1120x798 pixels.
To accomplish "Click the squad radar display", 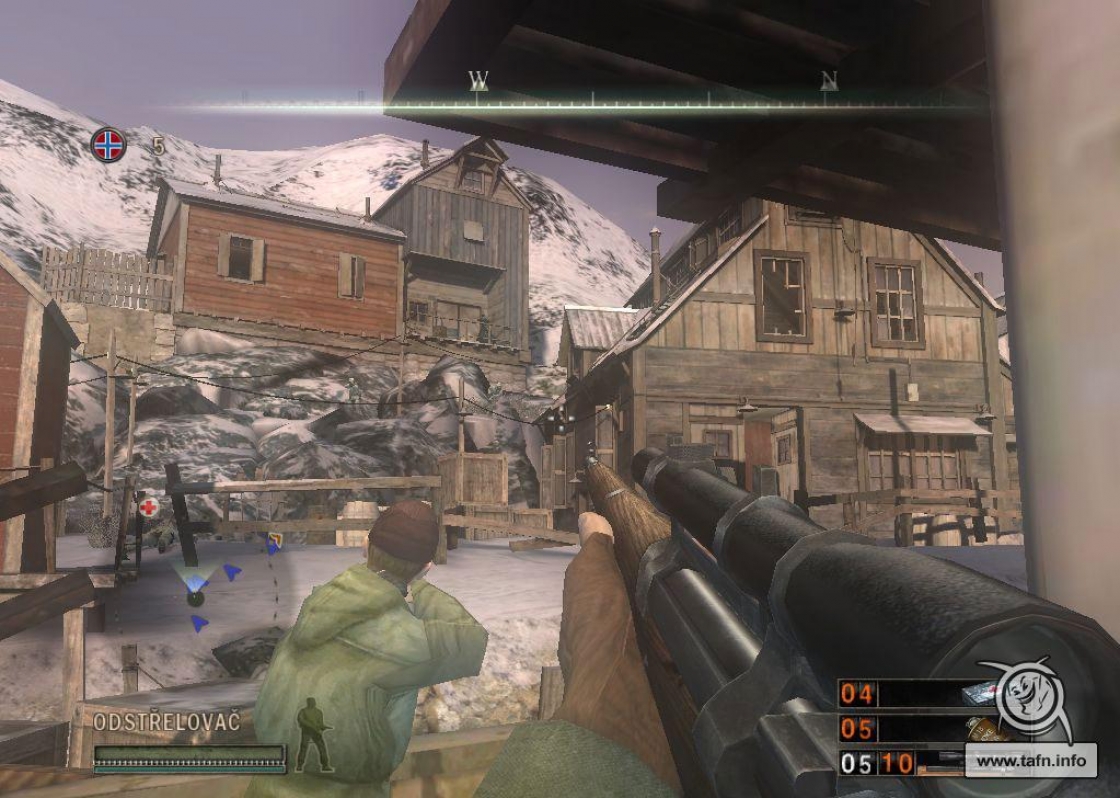I will pos(197,593).
